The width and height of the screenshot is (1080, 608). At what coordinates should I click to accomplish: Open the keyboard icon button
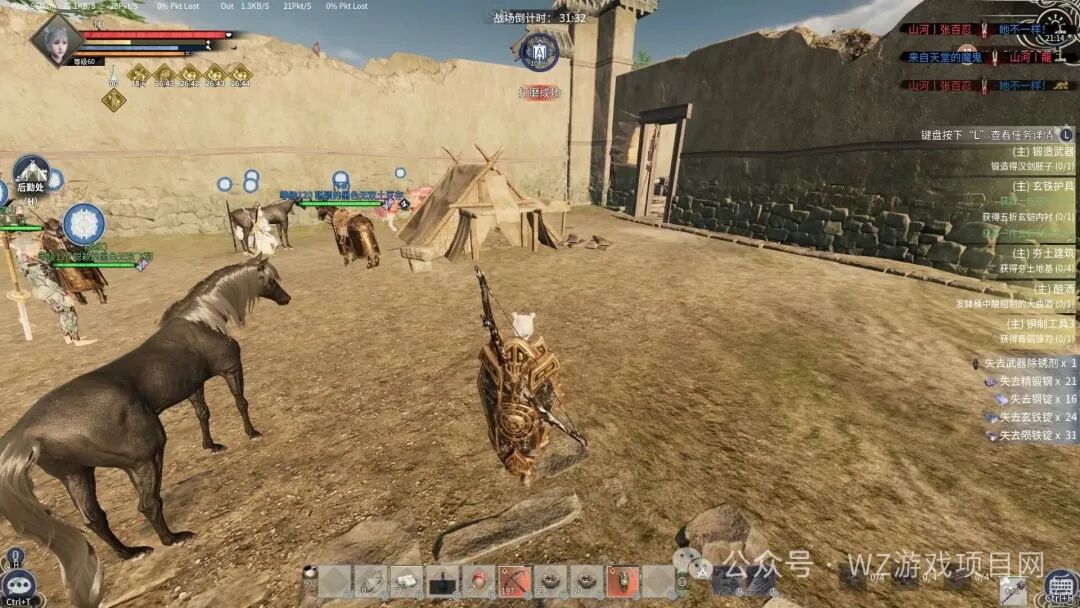[1060, 584]
